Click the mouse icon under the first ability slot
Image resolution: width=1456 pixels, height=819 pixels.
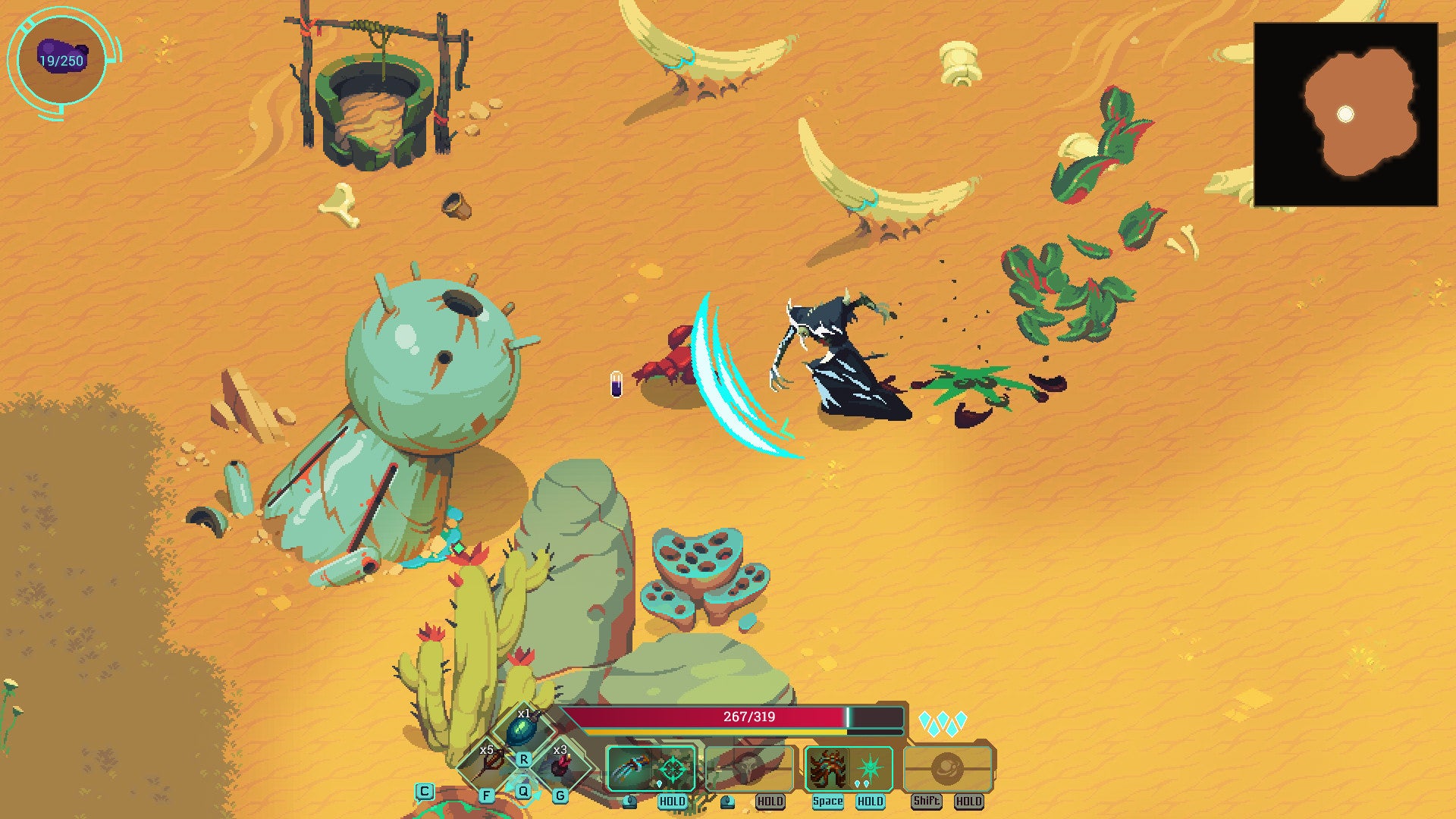coord(630,802)
